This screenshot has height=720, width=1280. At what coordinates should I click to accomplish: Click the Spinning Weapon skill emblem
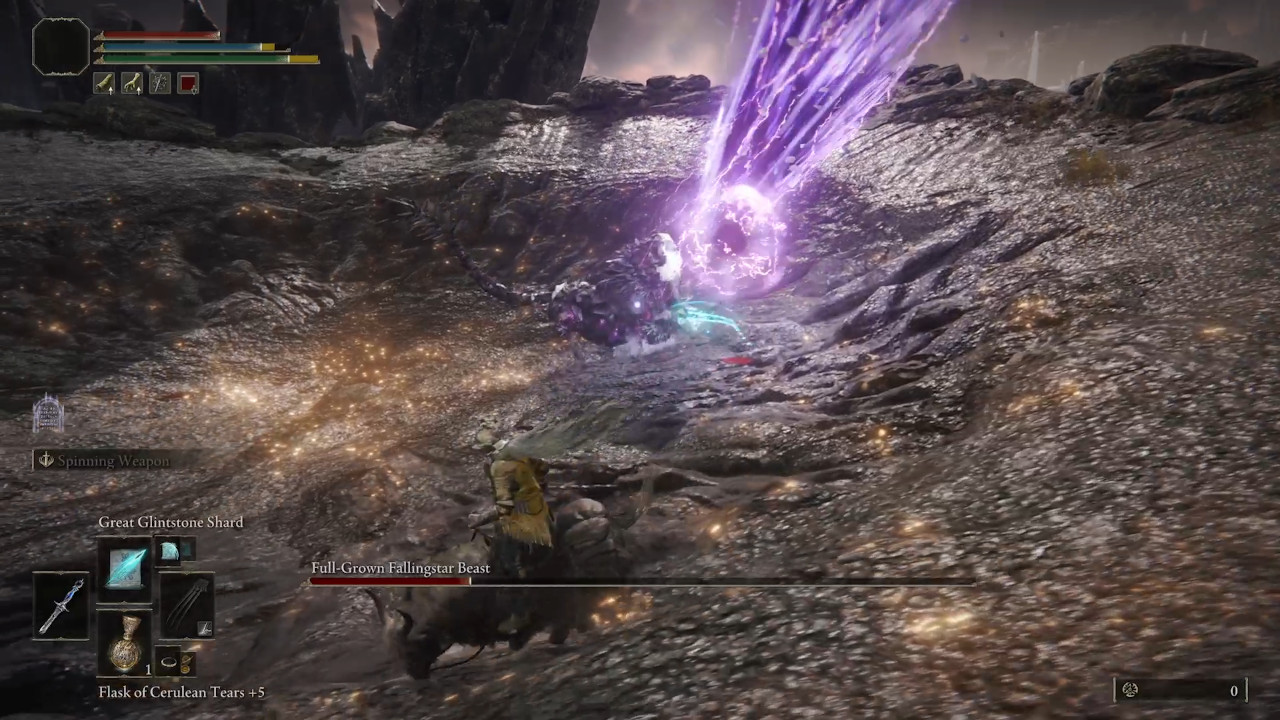tap(46, 460)
